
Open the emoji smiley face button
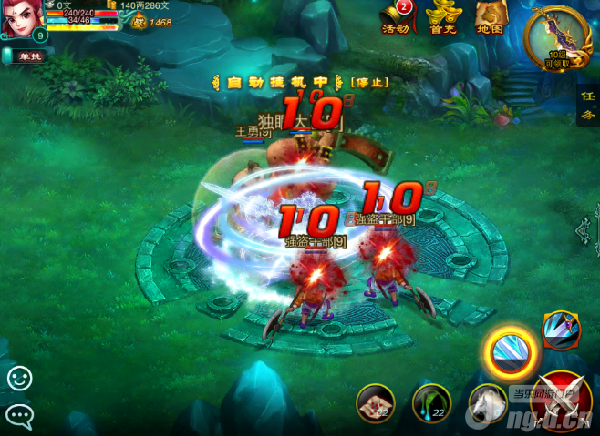(x=19, y=378)
